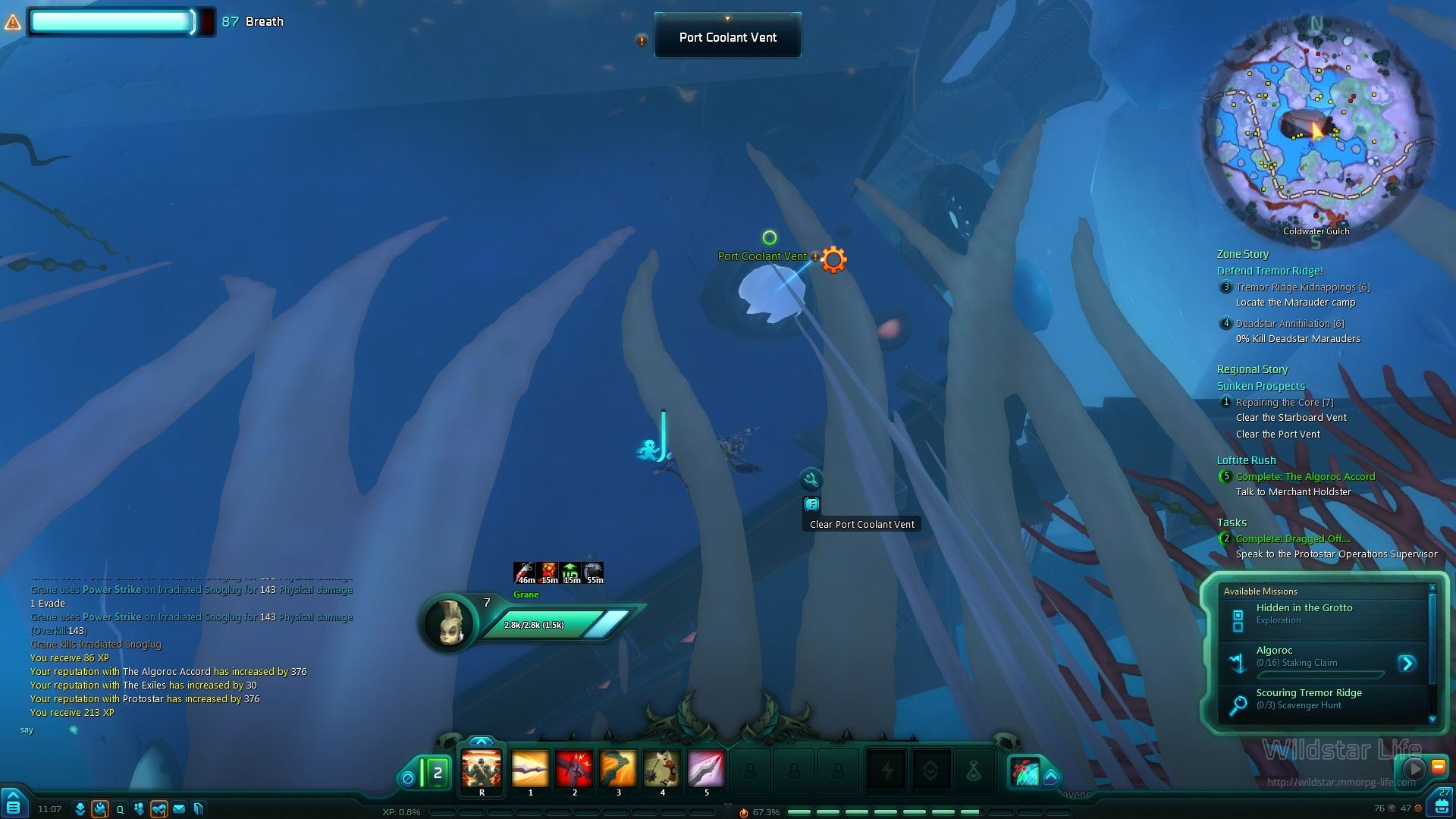
Task: Use the golden blade ability in slot 1
Action: (x=530, y=769)
